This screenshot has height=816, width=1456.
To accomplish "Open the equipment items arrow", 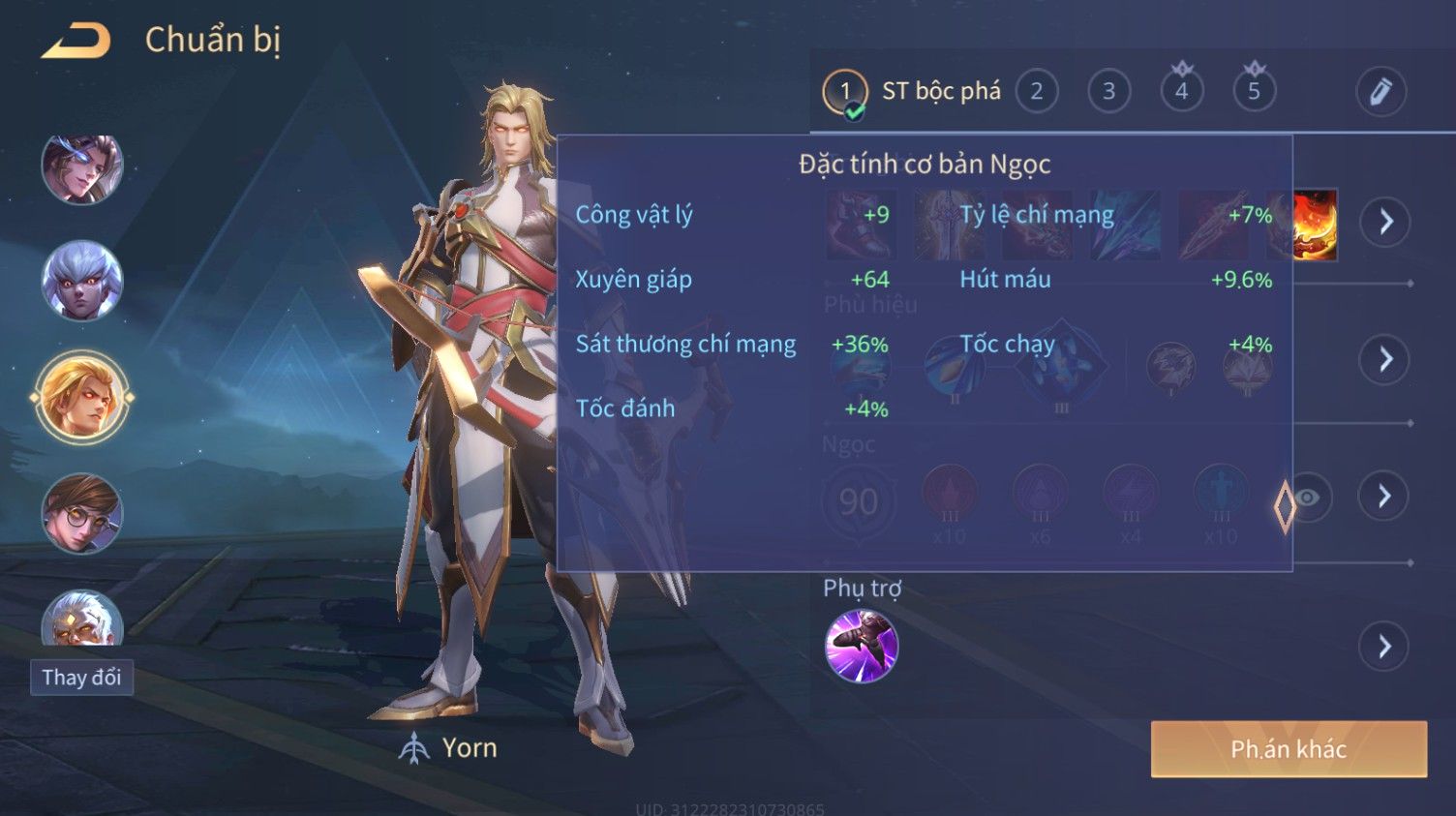I will tap(1385, 222).
